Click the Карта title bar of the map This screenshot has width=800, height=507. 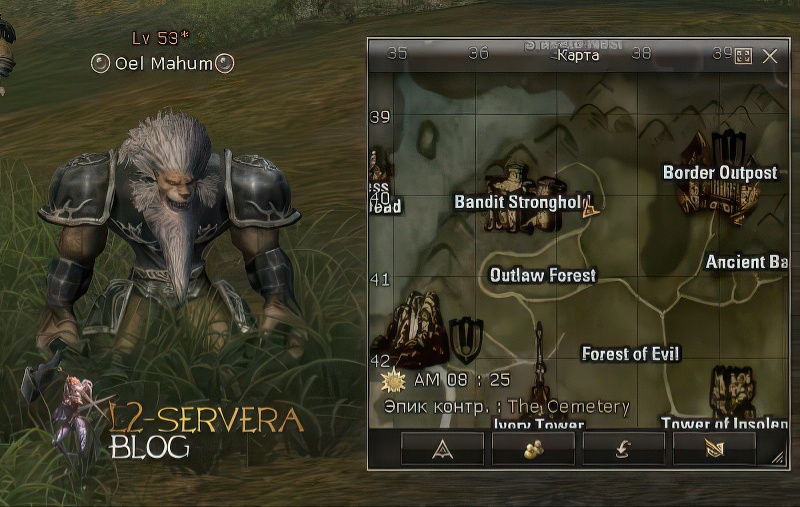pyautogui.click(x=578, y=55)
